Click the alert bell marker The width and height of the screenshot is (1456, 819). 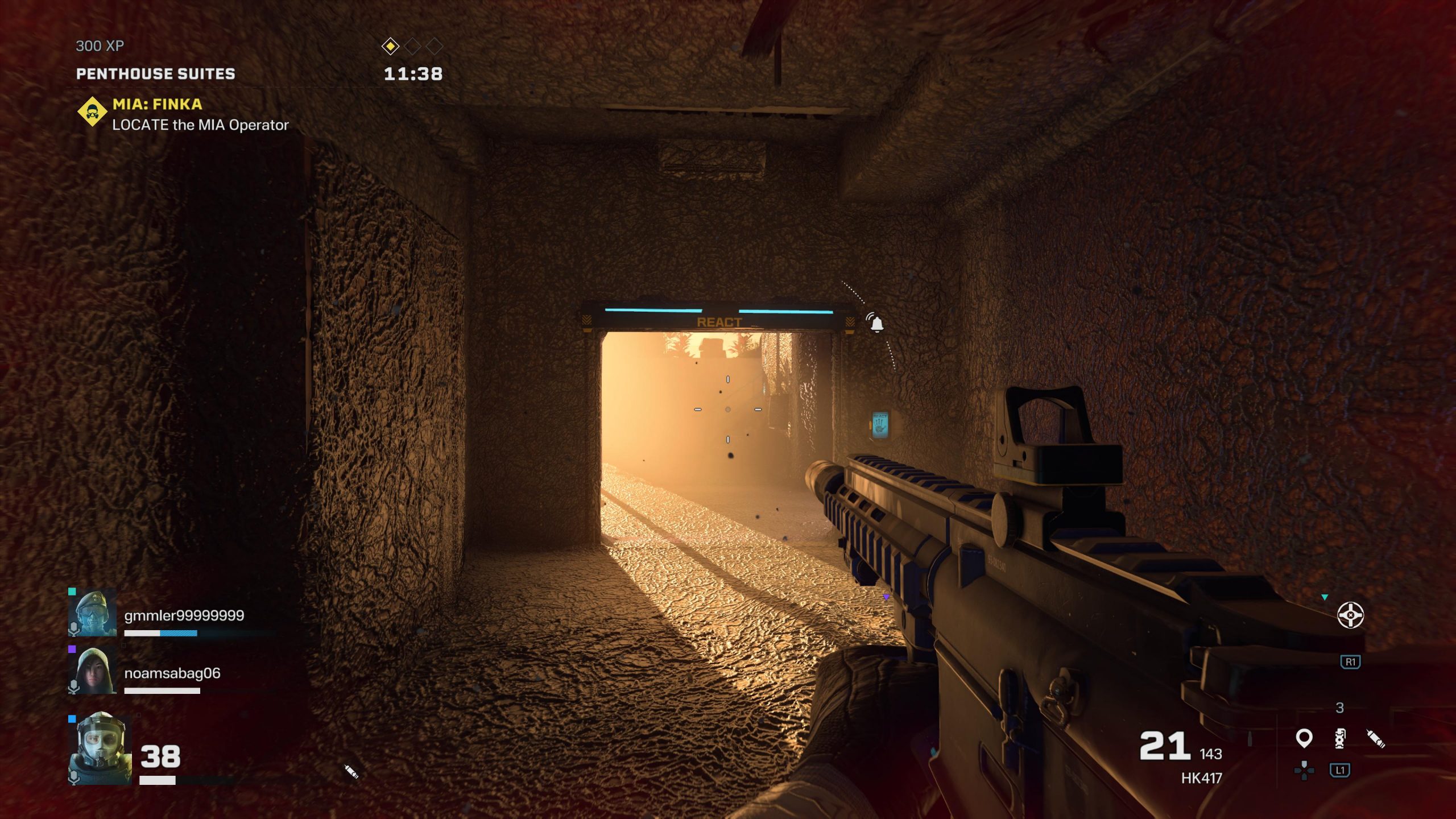pyautogui.click(x=876, y=322)
